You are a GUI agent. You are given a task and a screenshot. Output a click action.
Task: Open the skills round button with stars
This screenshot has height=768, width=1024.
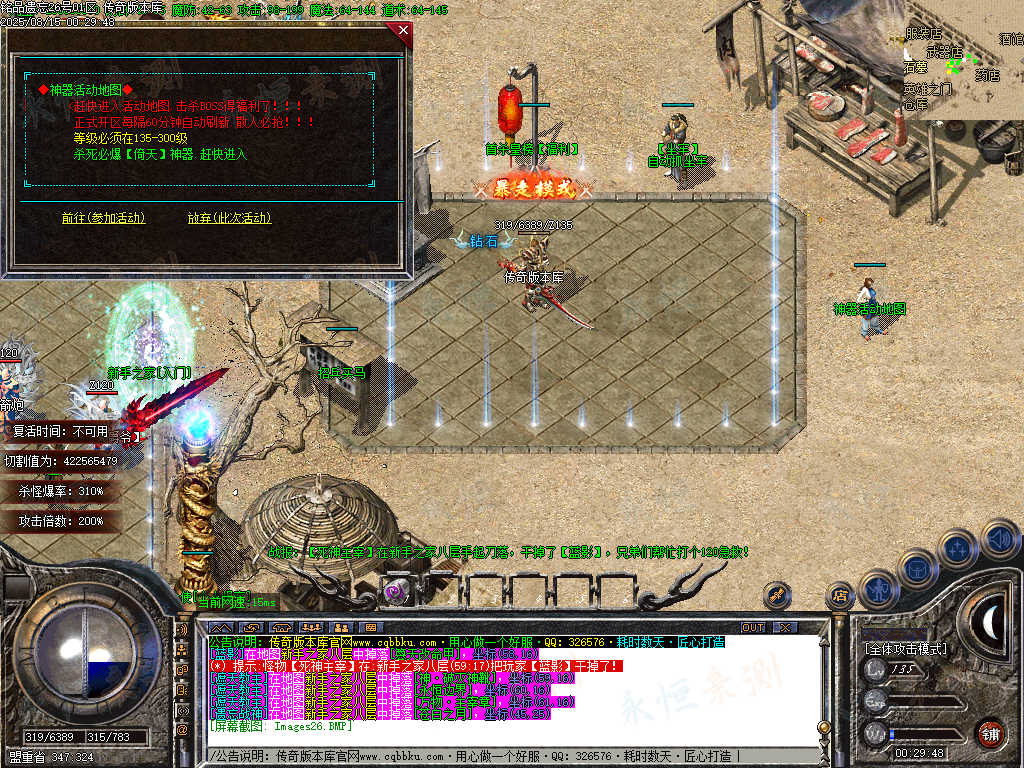(957, 548)
